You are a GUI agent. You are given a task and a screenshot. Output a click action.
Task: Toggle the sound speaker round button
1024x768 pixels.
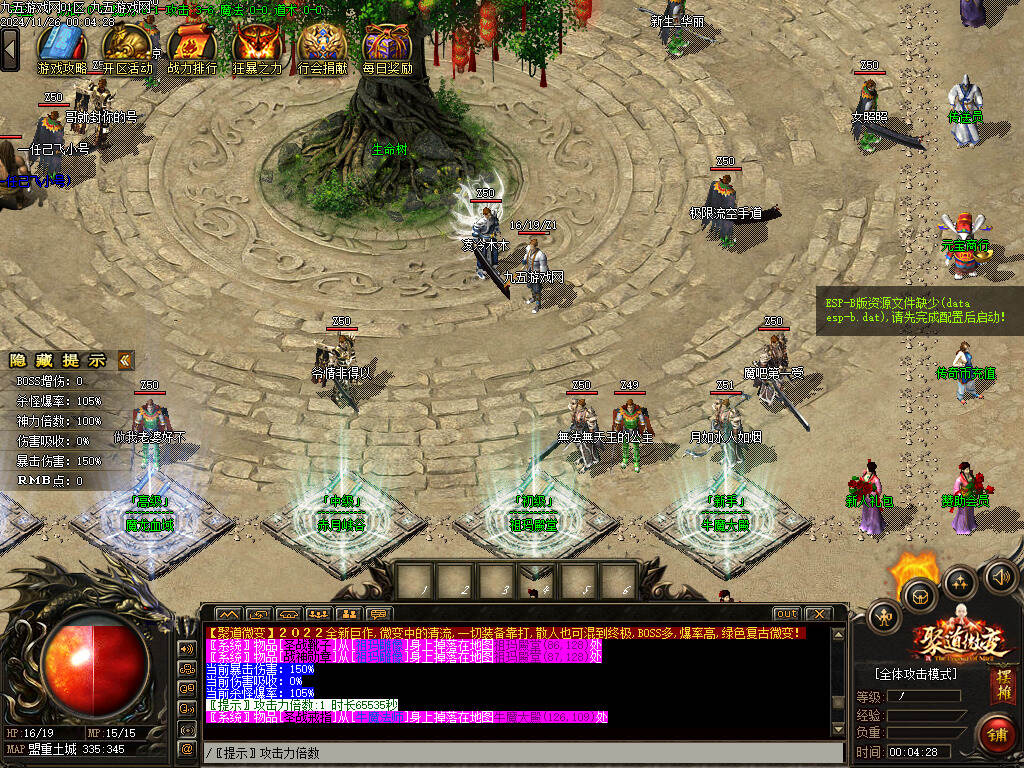tap(1001, 576)
